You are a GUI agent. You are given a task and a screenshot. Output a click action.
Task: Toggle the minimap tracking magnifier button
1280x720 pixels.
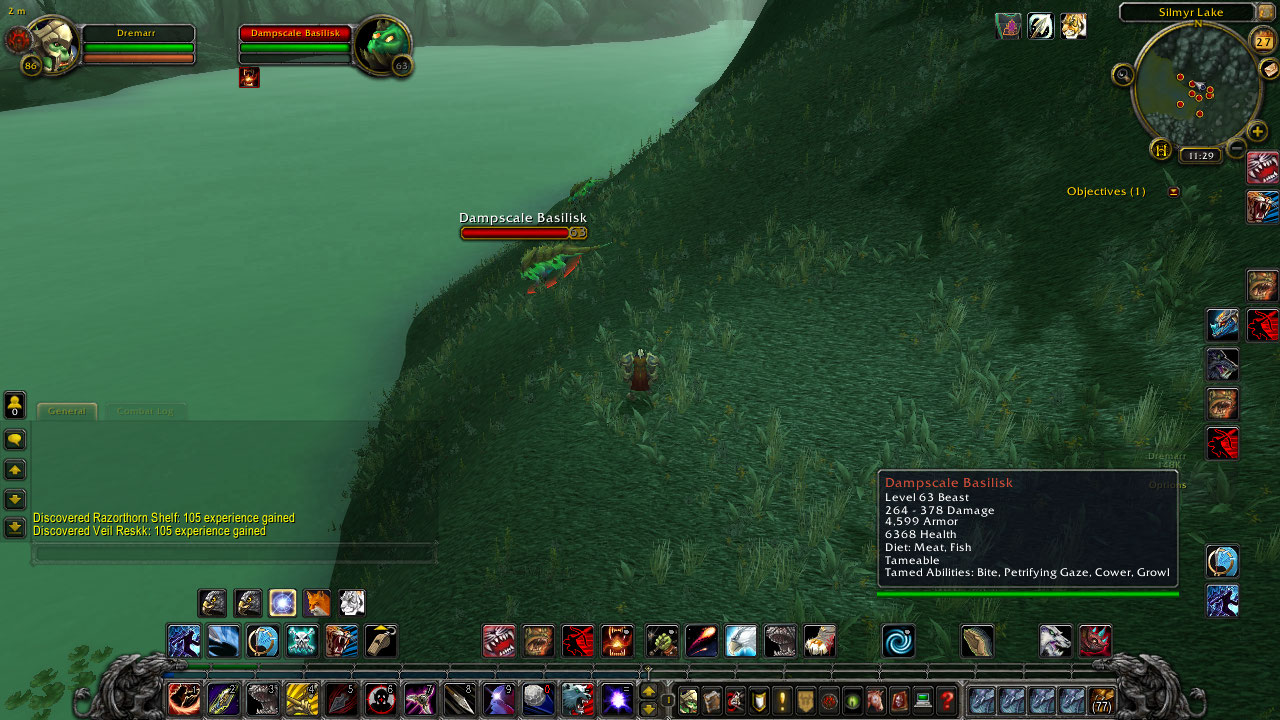tap(1123, 74)
